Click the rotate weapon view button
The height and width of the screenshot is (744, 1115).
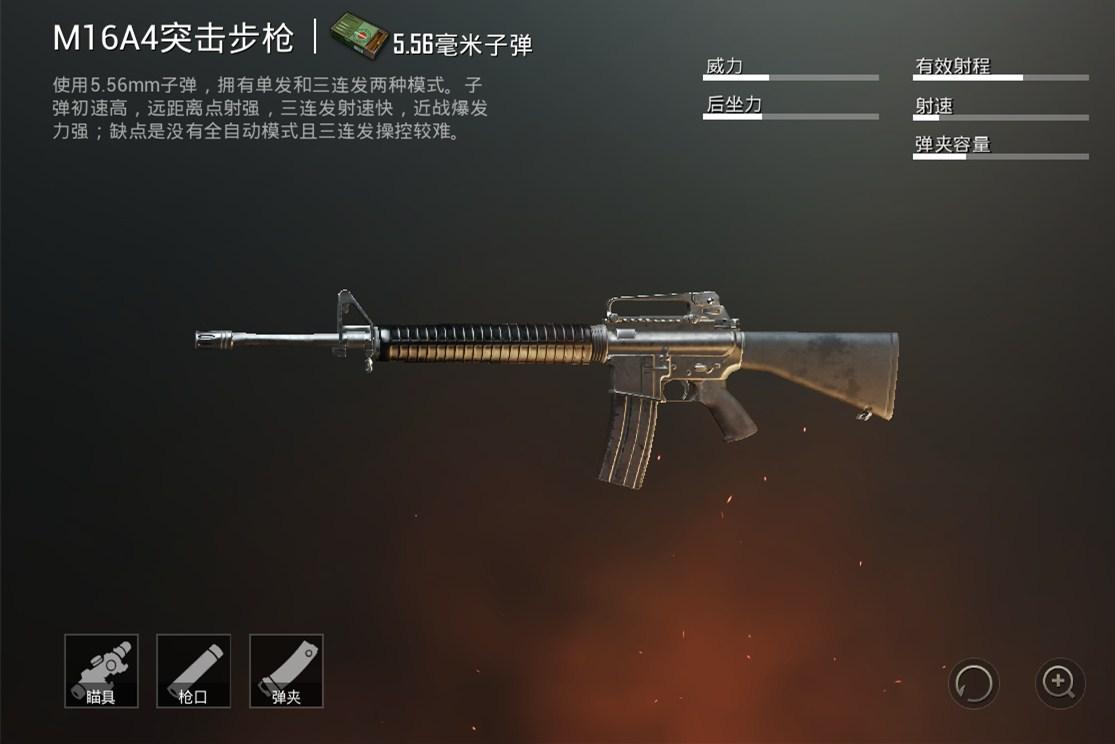pyautogui.click(x=973, y=684)
